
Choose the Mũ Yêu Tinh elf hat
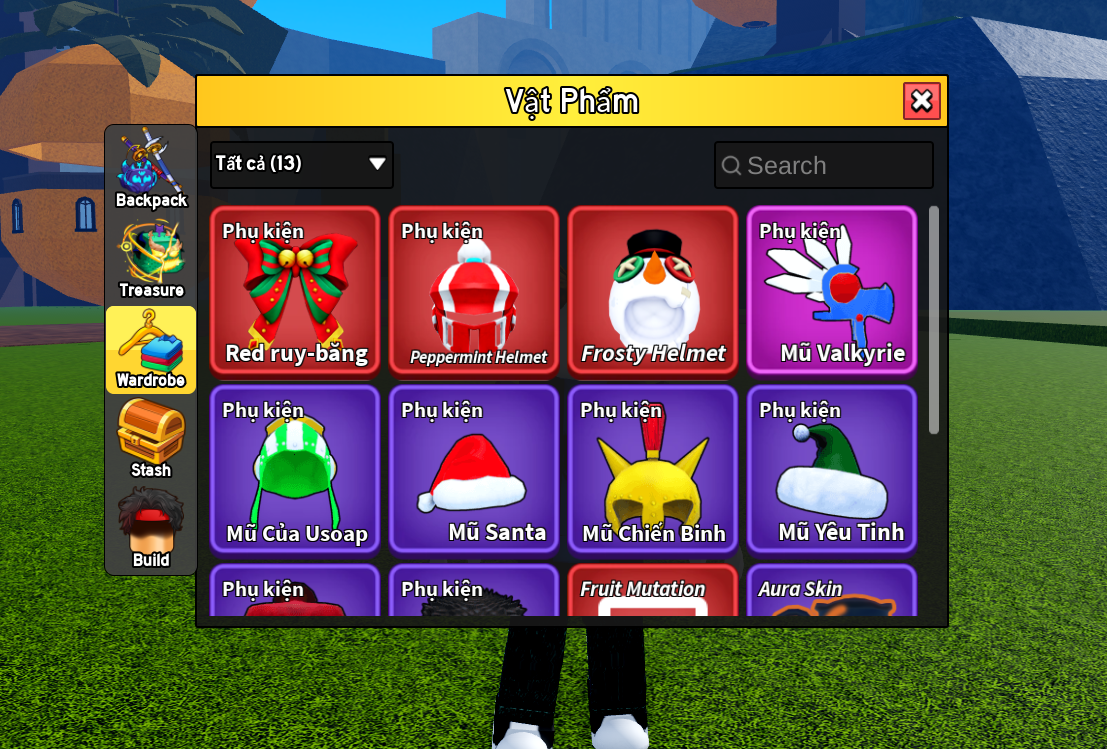[x=832, y=469]
